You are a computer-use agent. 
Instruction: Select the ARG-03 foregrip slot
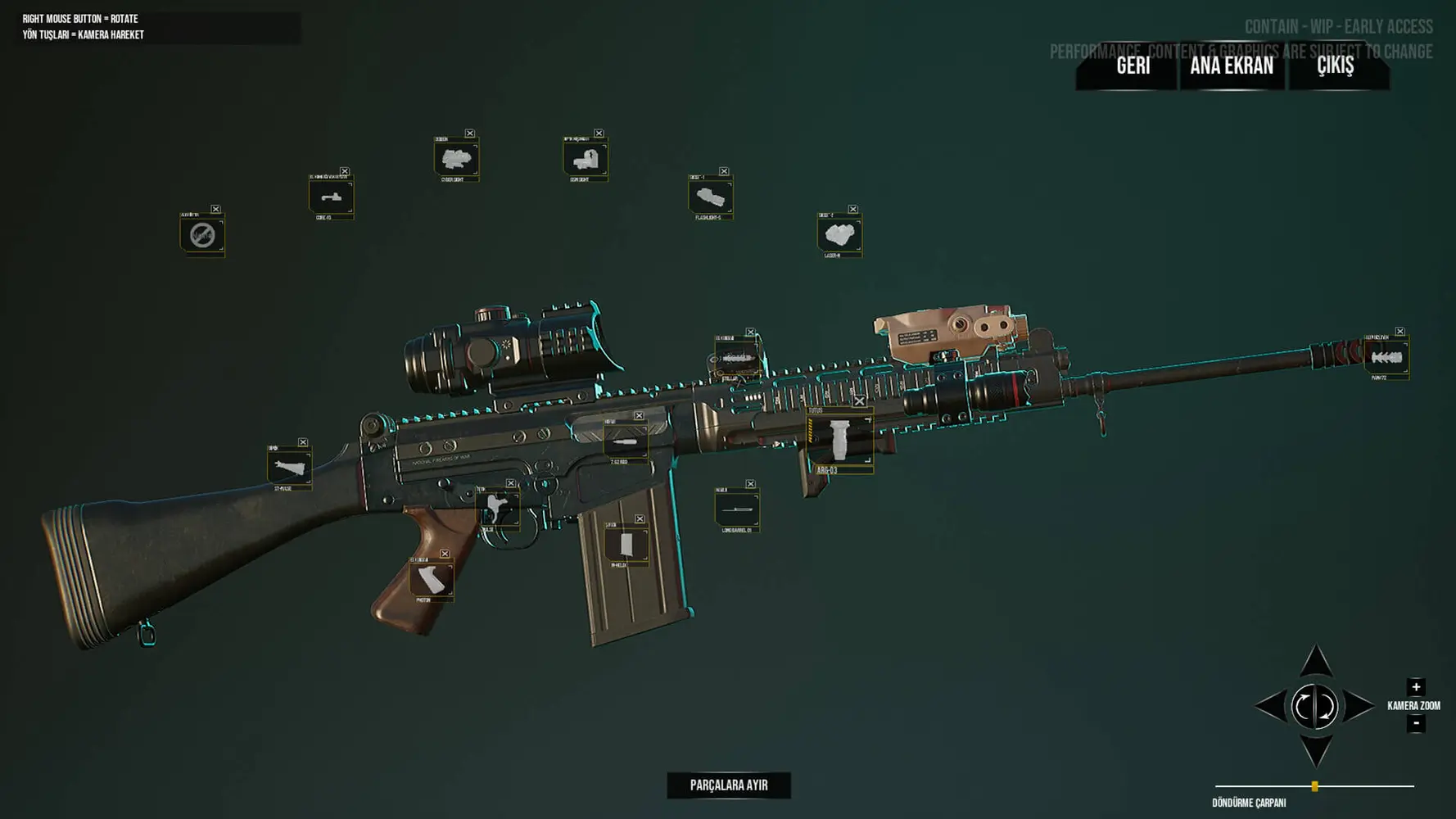[839, 440]
